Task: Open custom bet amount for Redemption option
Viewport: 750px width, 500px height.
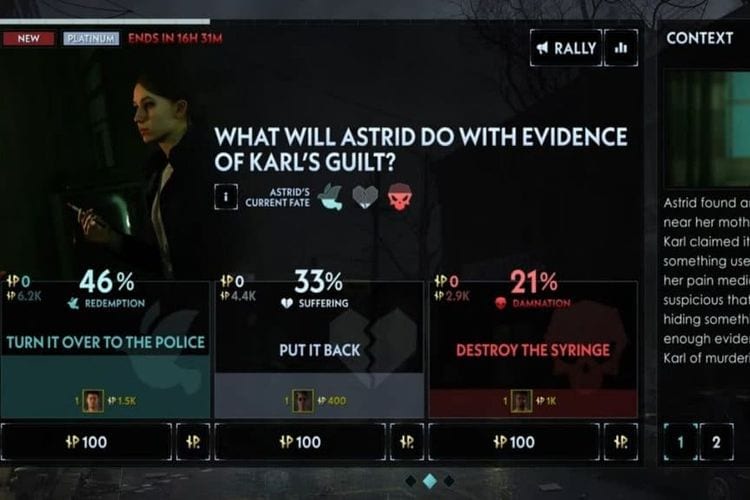Action: (x=193, y=441)
